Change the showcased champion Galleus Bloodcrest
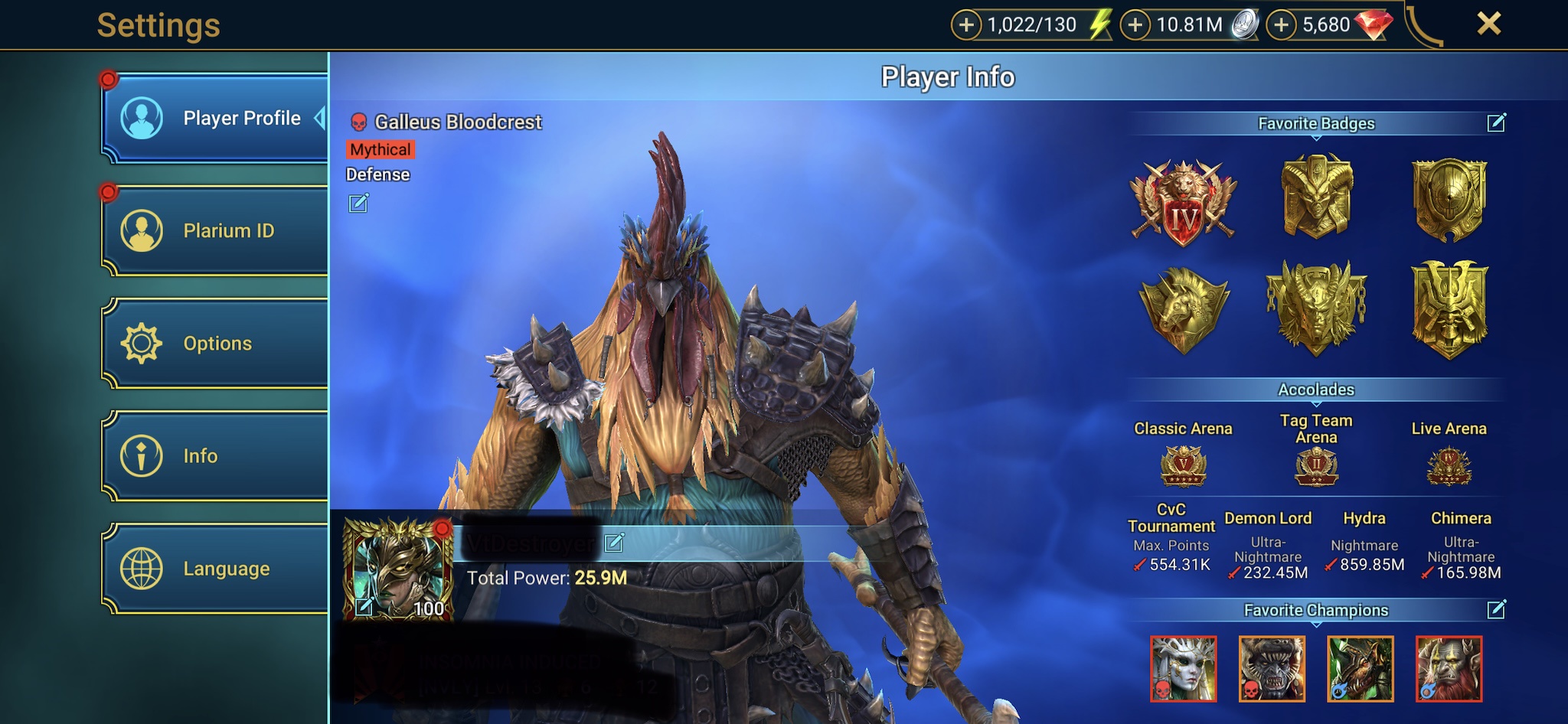 [x=358, y=204]
